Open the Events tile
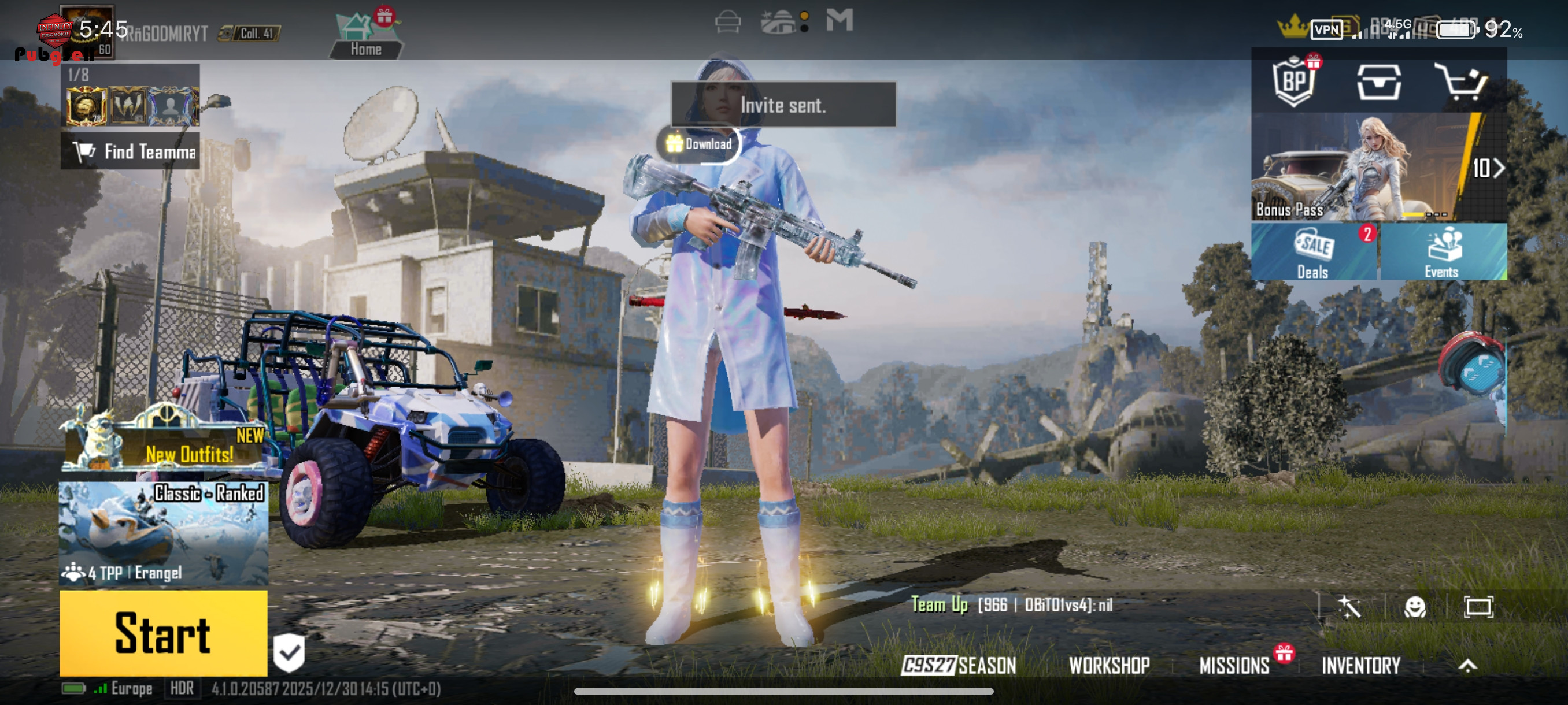This screenshot has width=1568, height=705. [1442, 253]
